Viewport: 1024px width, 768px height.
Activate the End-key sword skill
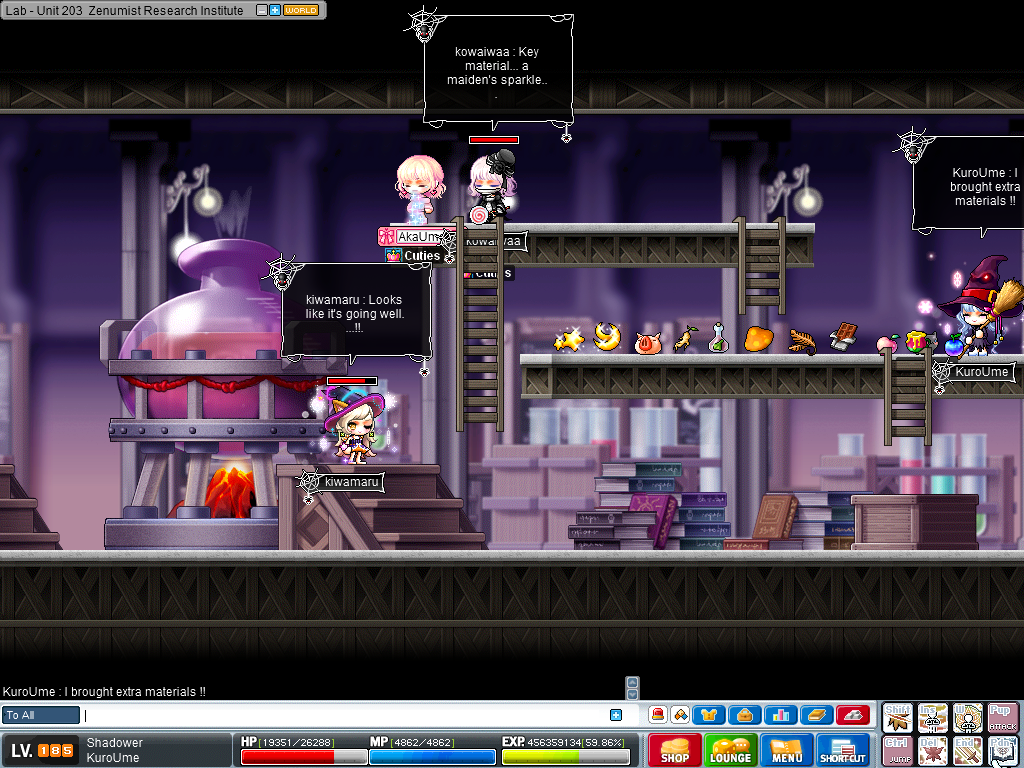click(968, 750)
